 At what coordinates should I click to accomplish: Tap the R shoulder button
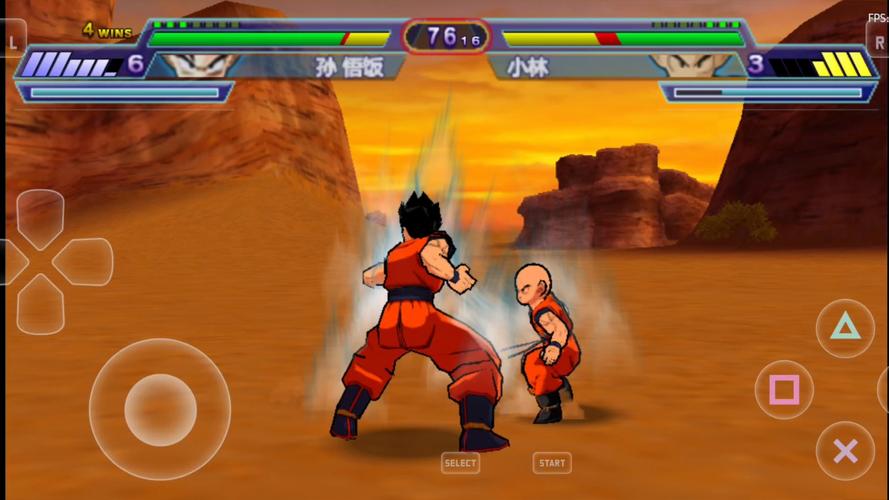point(877,42)
